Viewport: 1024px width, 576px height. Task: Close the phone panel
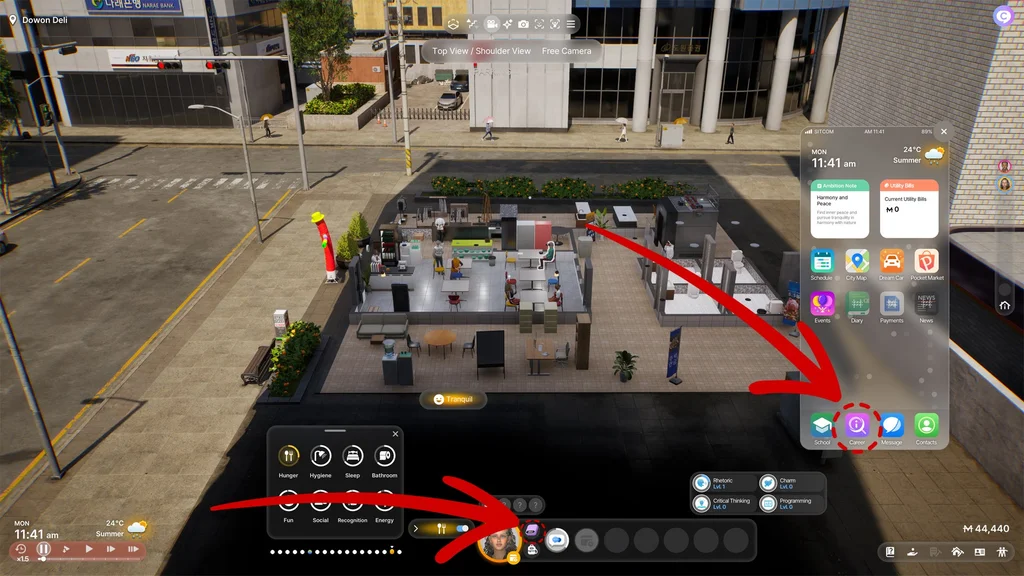[x=943, y=131]
